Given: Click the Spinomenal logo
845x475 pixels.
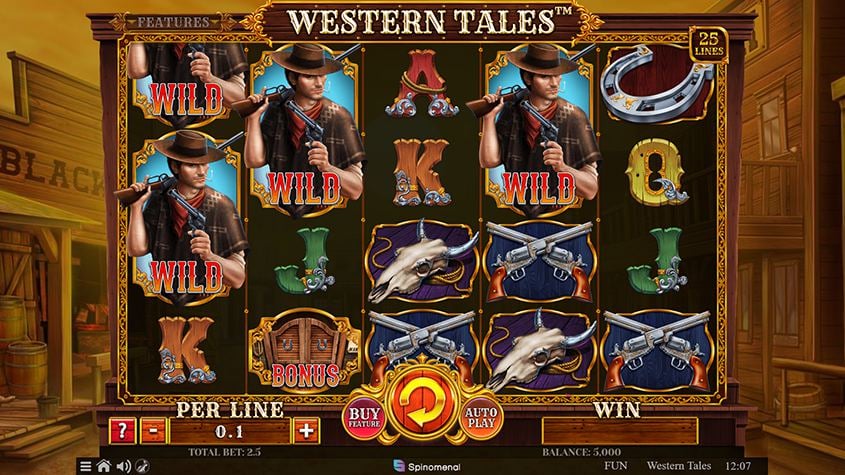Looking at the screenshot, I should [x=422, y=466].
